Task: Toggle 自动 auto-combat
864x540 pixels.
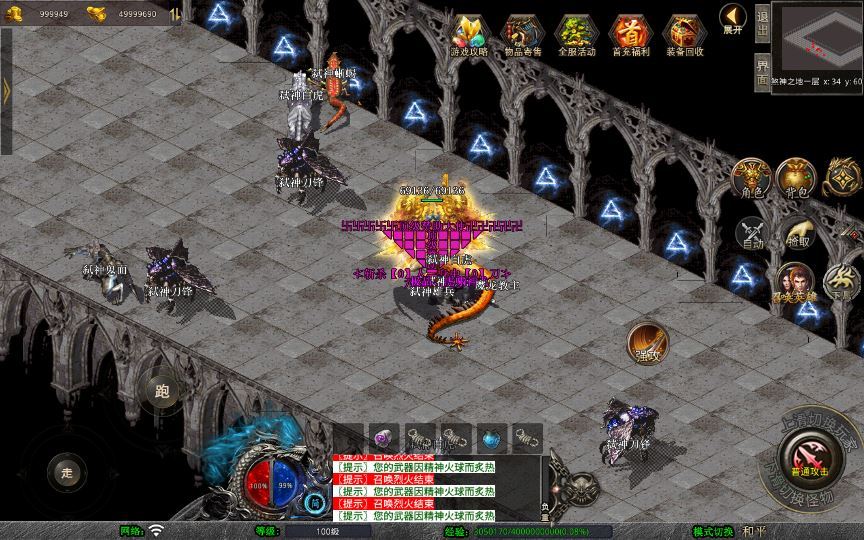Action: (x=751, y=233)
